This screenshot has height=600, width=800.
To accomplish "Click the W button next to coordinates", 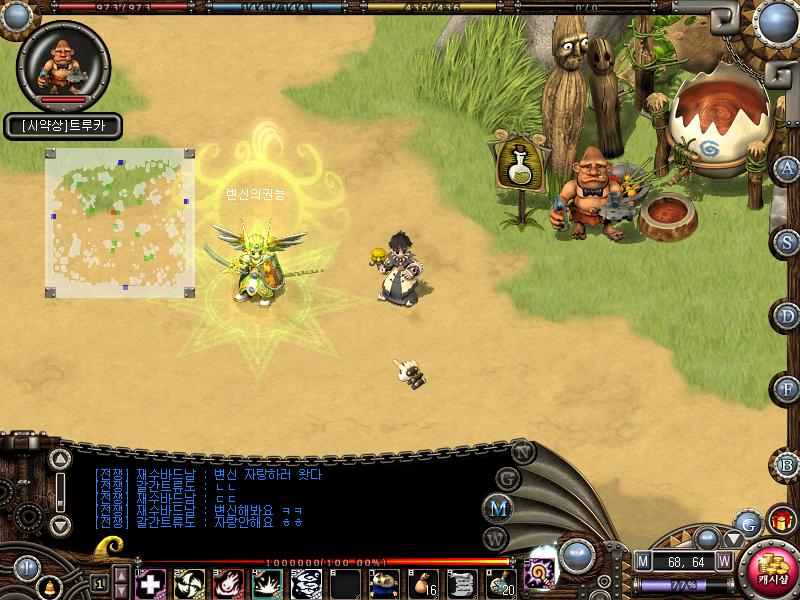I will (x=723, y=561).
